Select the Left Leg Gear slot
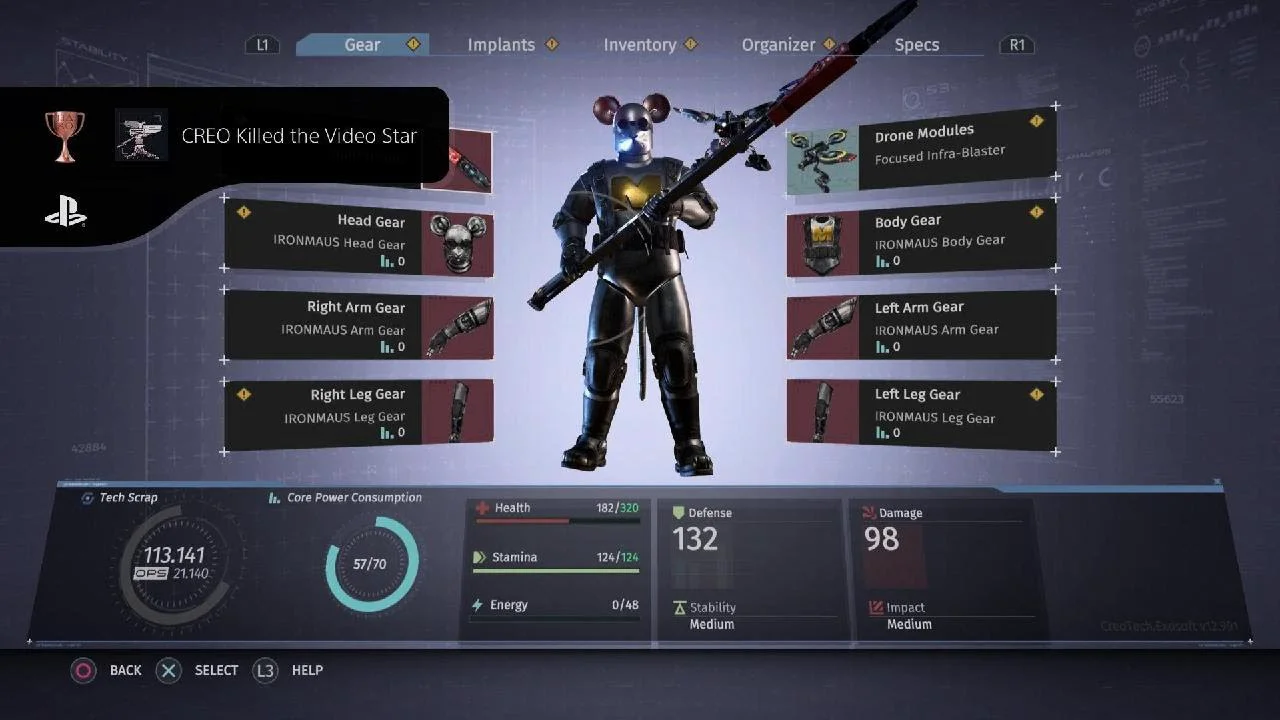The height and width of the screenshot is (720, 1280). coord(921,412)
